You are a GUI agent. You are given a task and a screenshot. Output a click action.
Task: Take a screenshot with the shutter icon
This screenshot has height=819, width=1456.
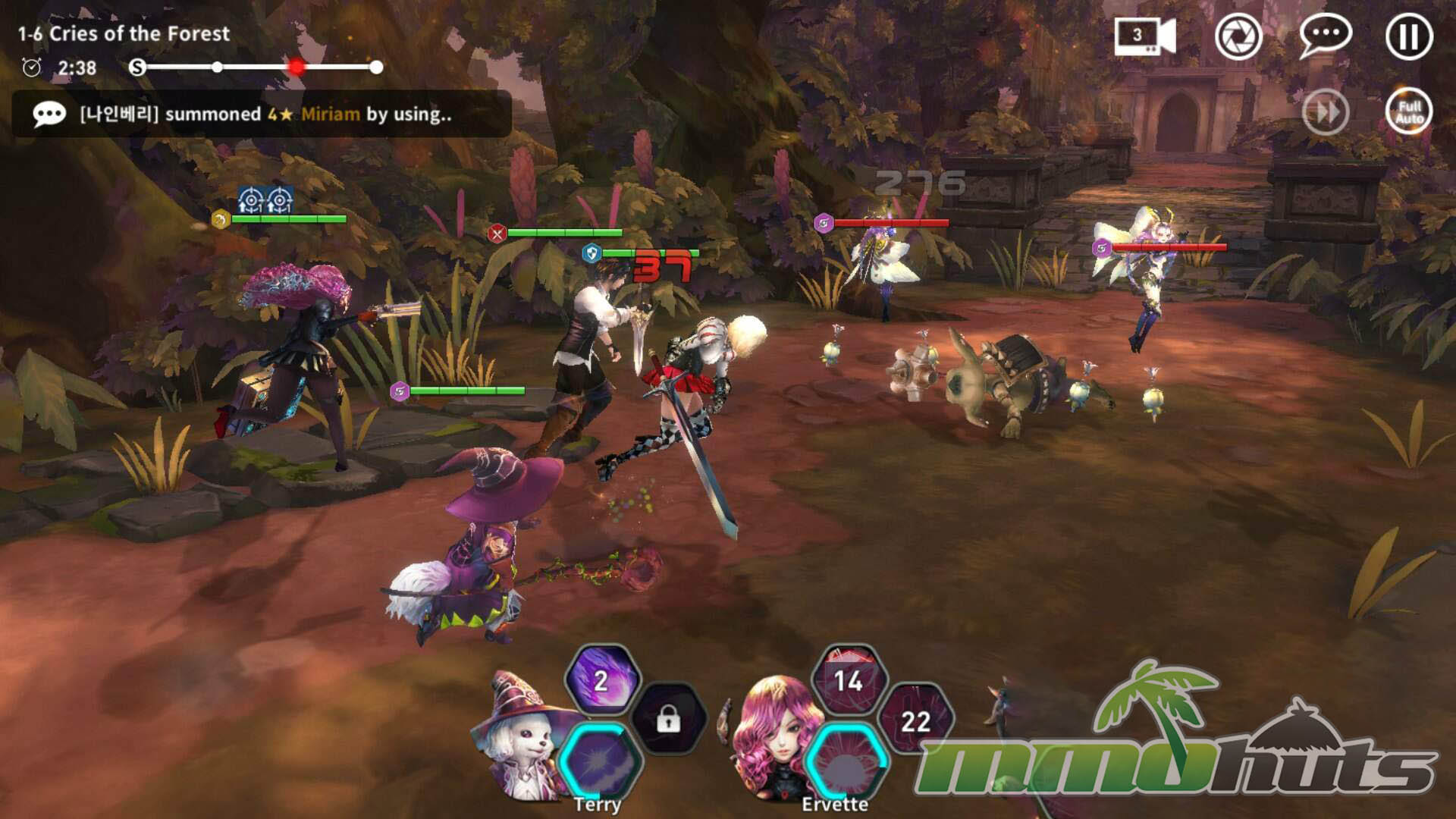coord(1238,36)
